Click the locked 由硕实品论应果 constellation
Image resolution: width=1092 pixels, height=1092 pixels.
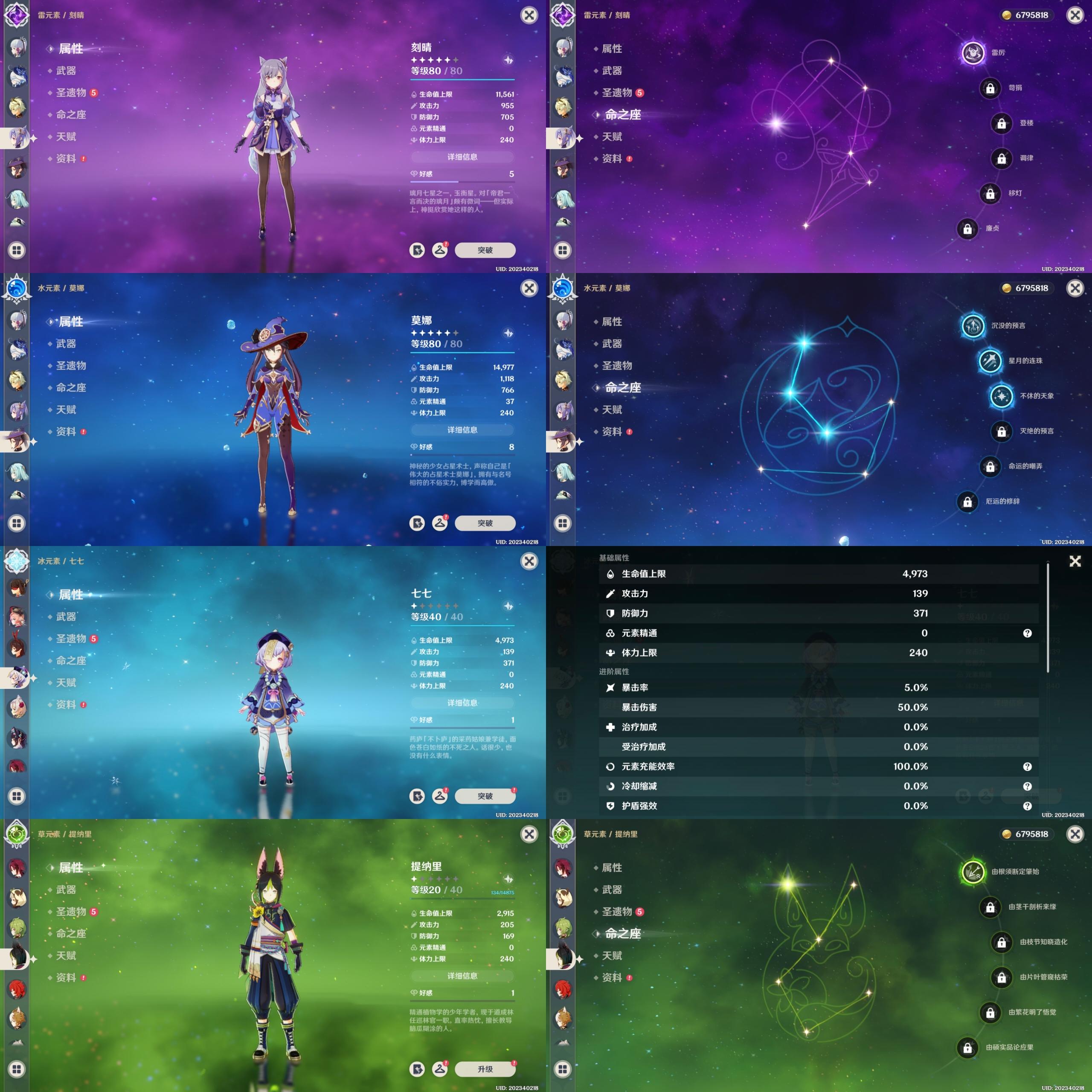pos(967,1048)
